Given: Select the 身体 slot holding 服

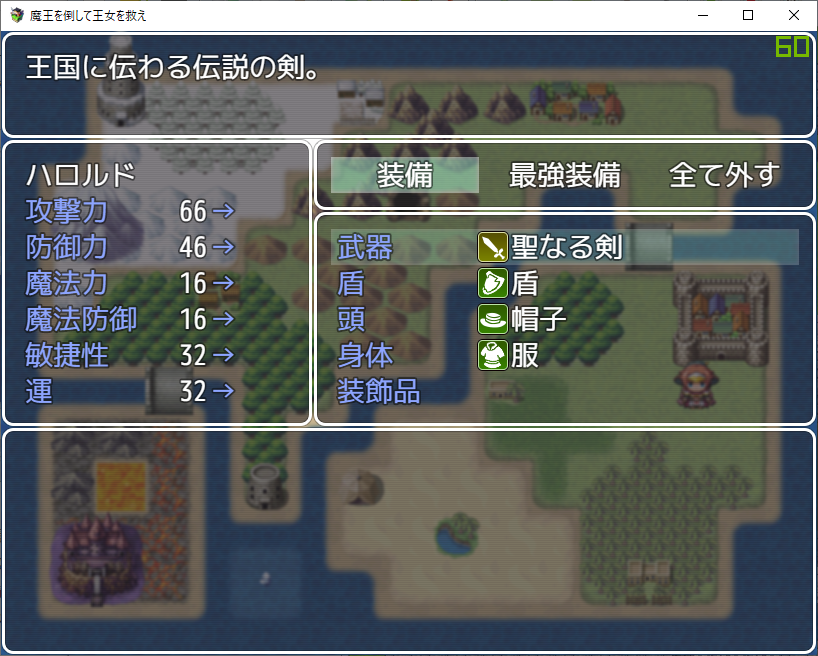Looking at the screenshot, I should pyautogui.click(x=565, y=355).
